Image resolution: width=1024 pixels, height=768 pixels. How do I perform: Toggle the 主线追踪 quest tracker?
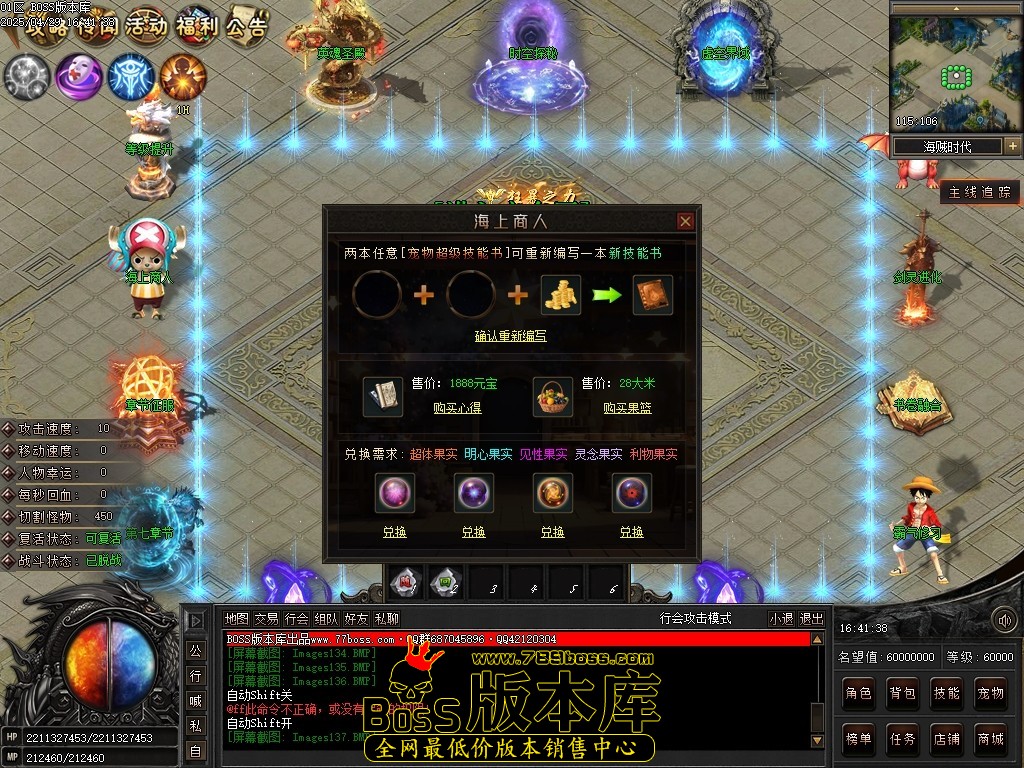click(980, 192)
